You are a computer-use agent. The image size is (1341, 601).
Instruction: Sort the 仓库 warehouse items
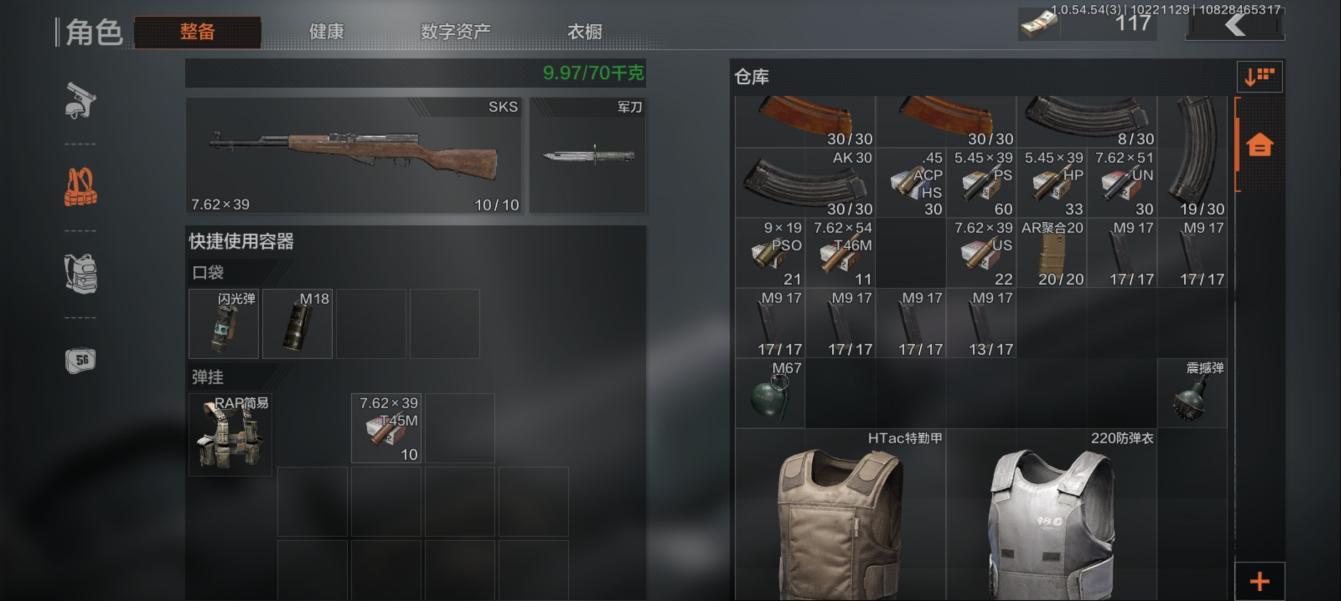(x=1259, y=76)
